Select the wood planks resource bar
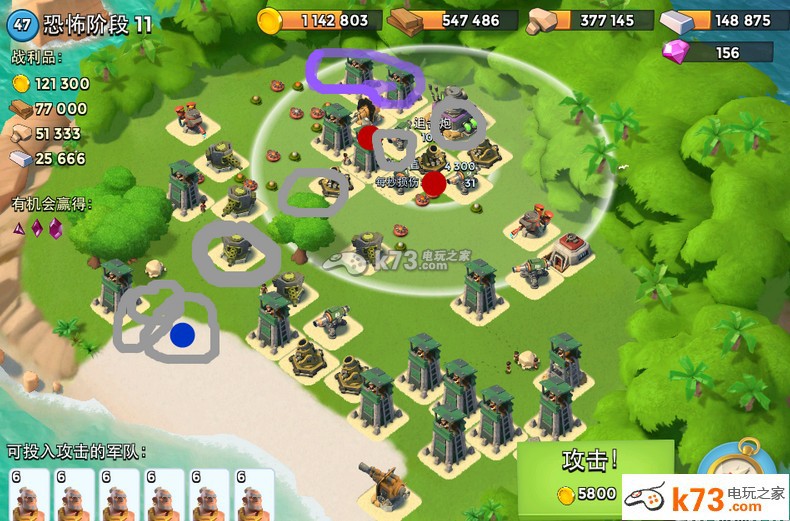Screen dimensions: 790x521 tap(453, 20)
